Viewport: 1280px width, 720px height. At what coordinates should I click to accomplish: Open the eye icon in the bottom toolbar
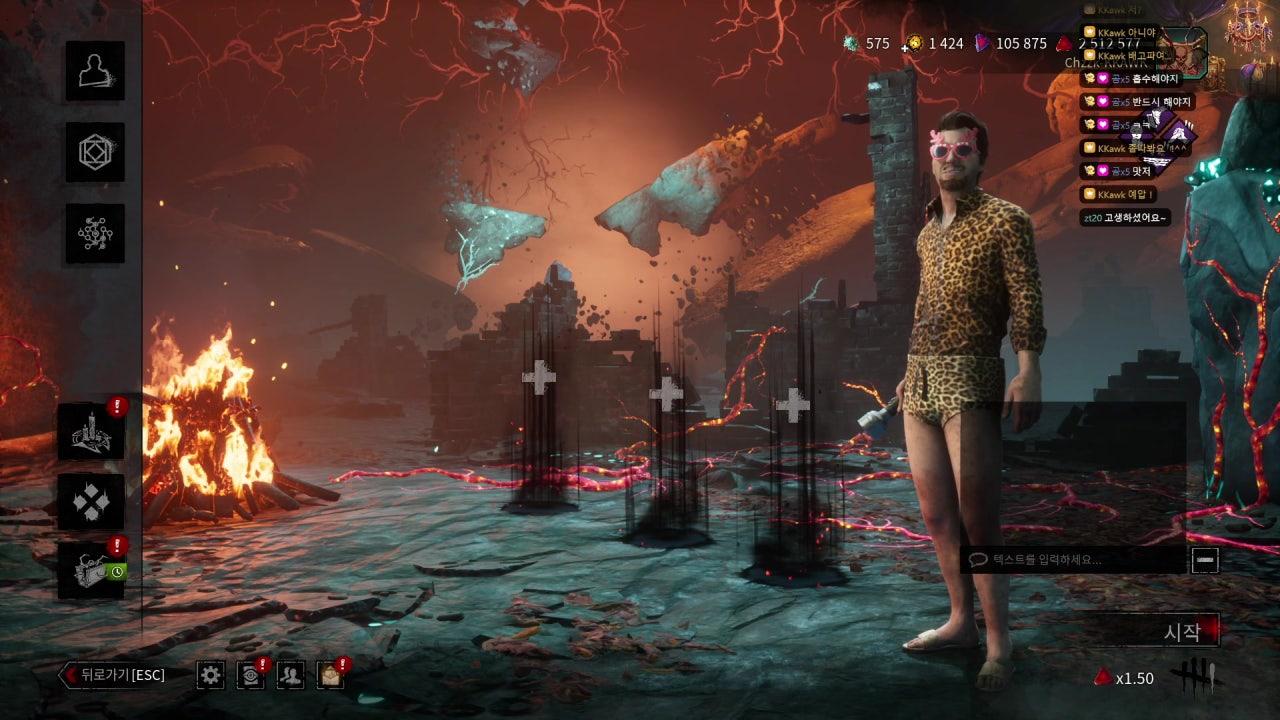pyautogui.click(x=250, y=675)
